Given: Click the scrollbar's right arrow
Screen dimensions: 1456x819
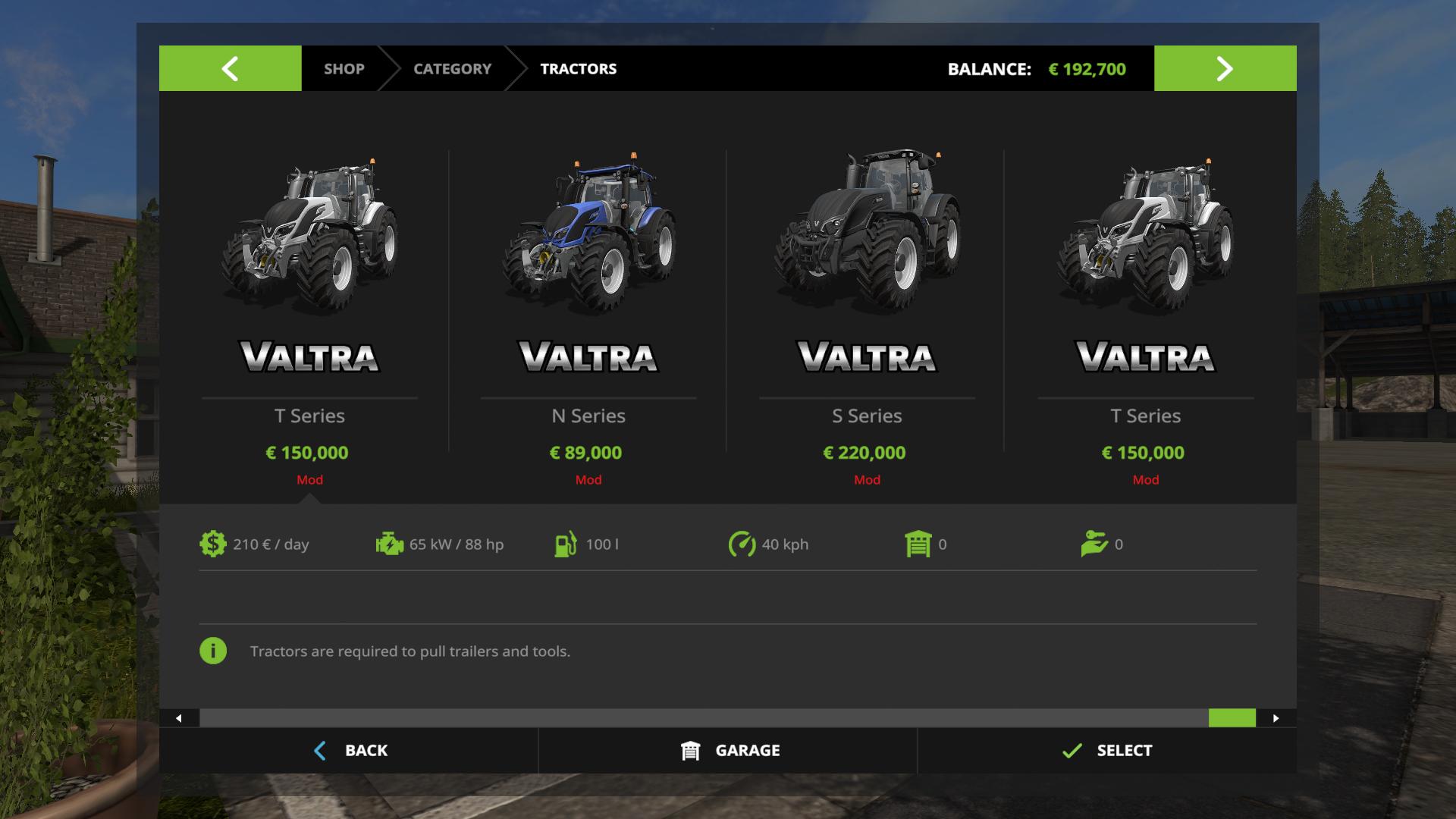Looking at the screenshot, I should (x=1276, y=718).
